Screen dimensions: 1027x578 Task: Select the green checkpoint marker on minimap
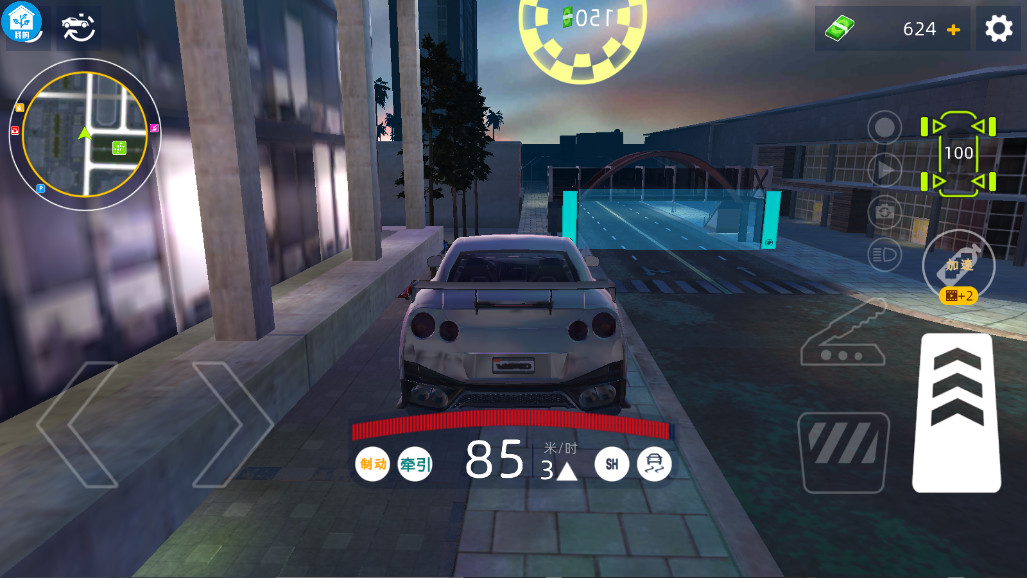[x=119, y=148]
